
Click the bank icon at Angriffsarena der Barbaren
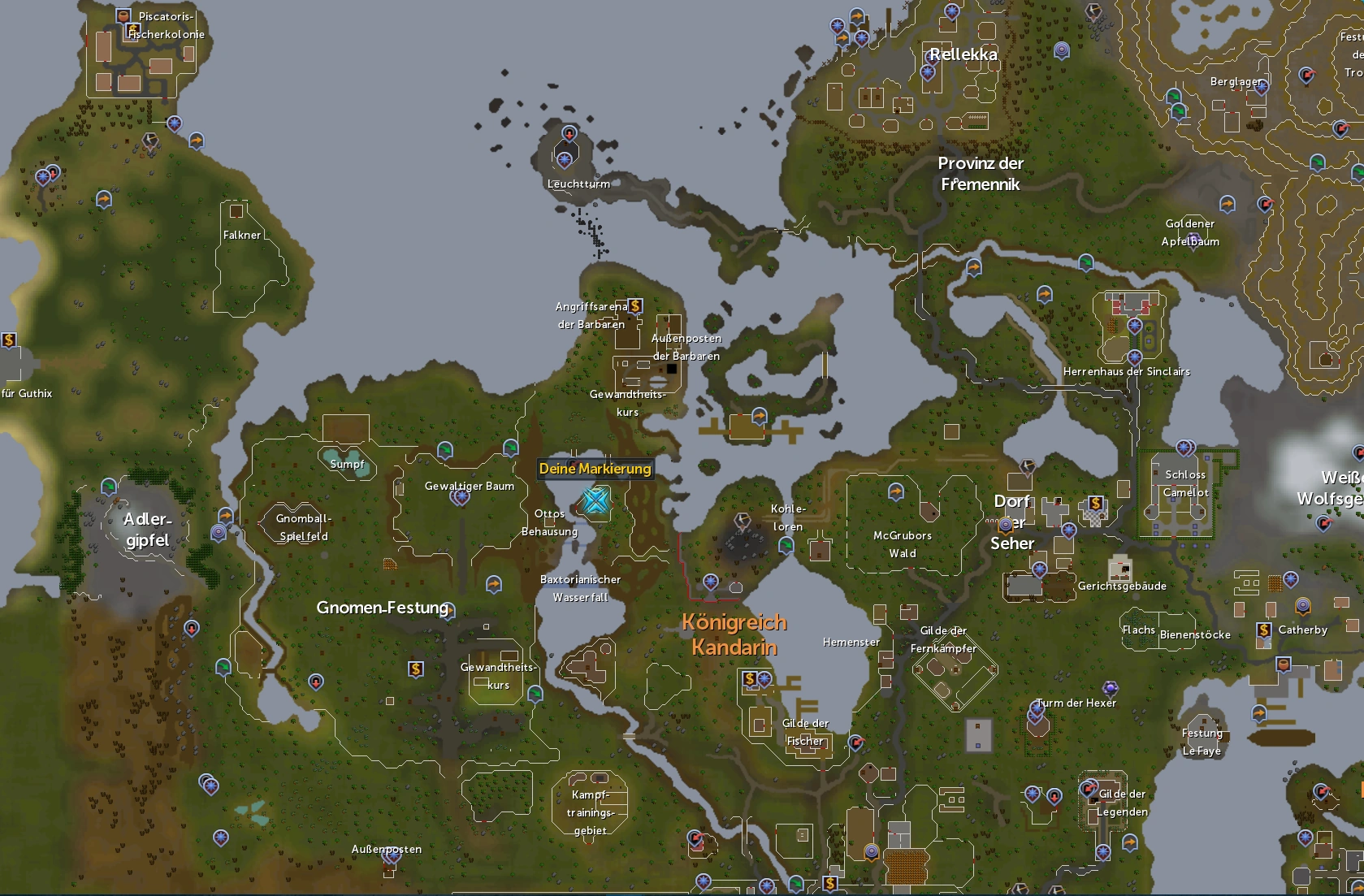[637, 306]
